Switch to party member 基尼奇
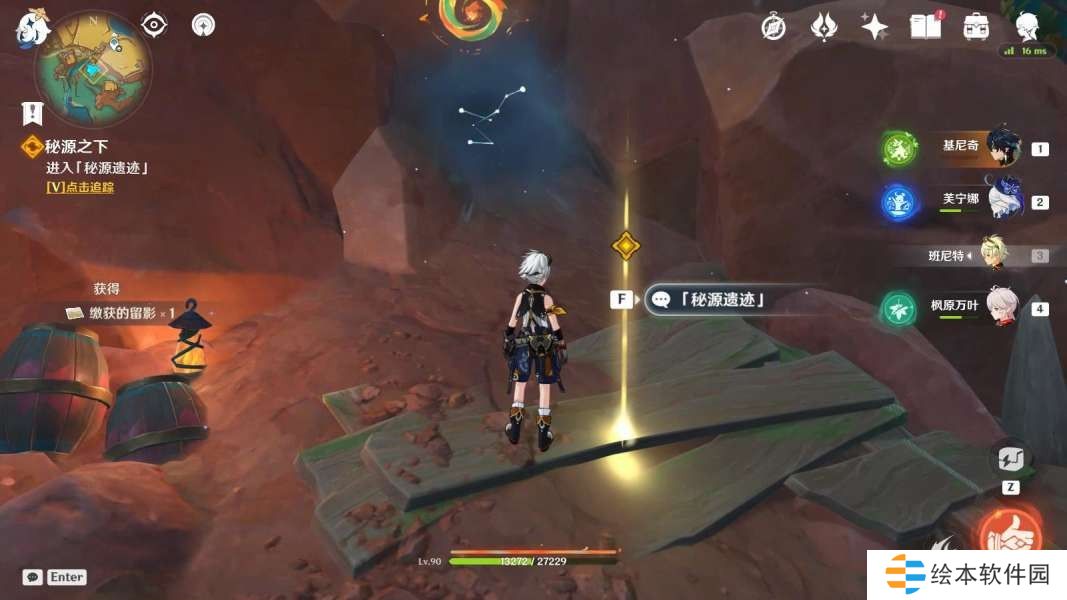 point(1002,148)
